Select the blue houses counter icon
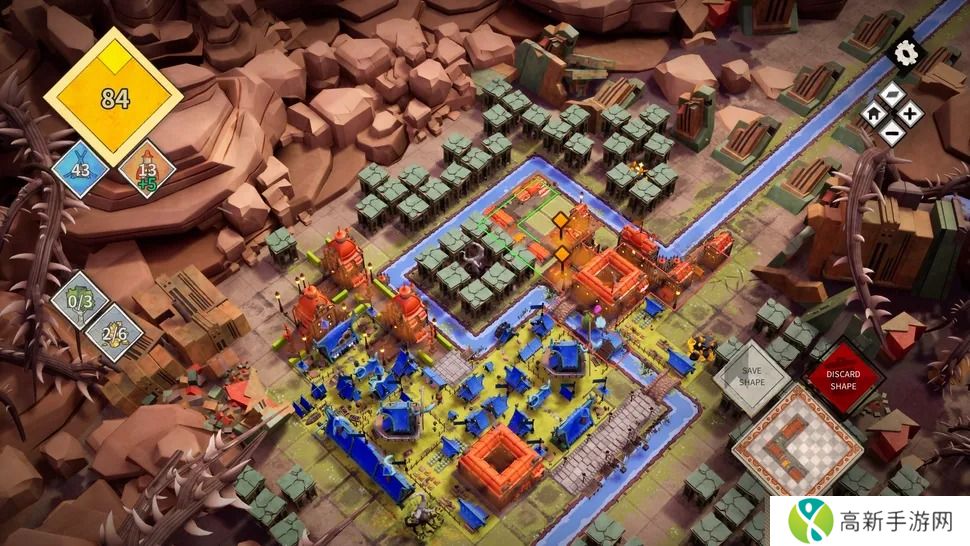 pos(80,169)
